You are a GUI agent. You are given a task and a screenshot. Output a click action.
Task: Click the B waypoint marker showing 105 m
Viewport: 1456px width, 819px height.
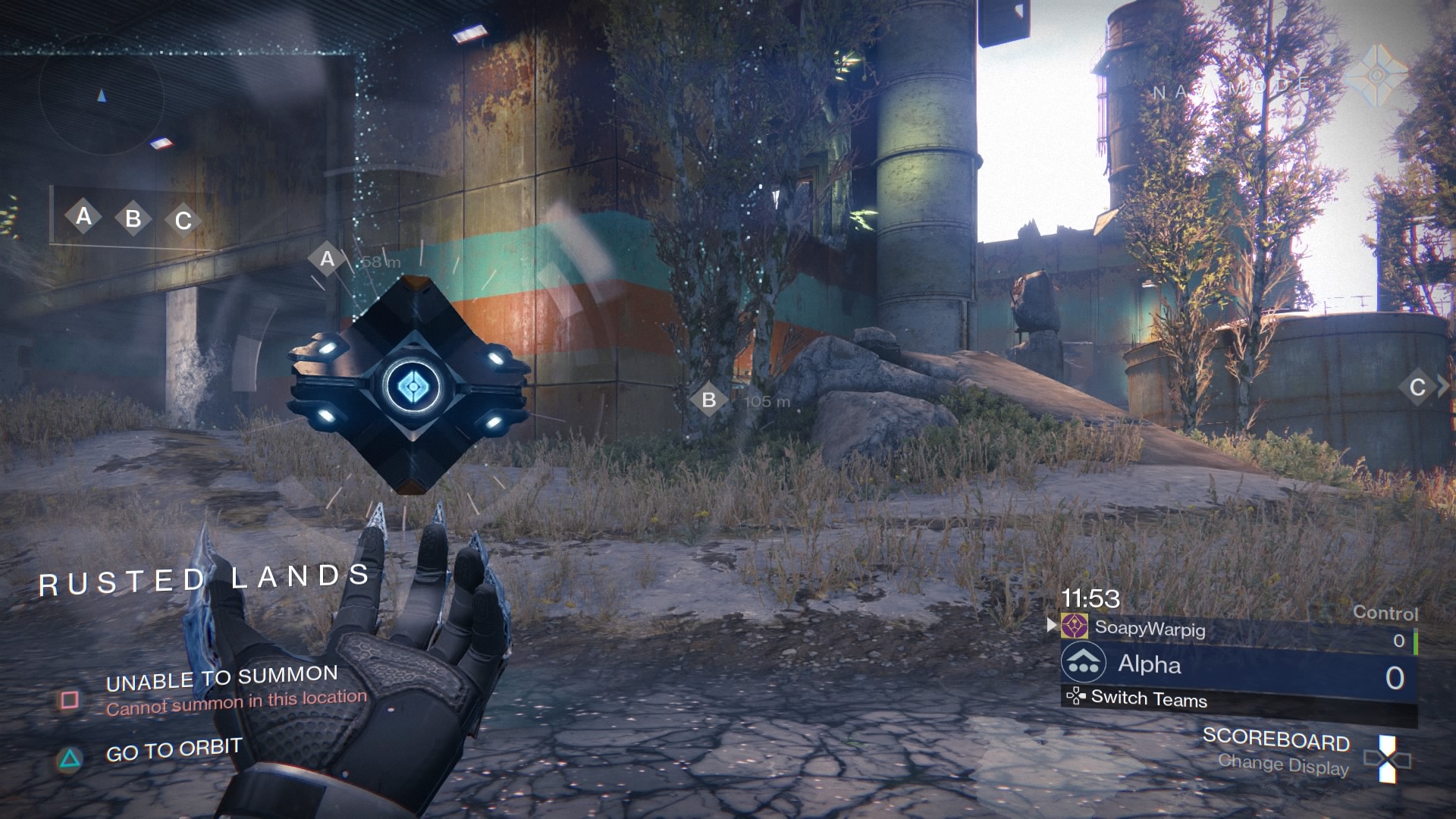pyautogui.click(x=709, y=400)
